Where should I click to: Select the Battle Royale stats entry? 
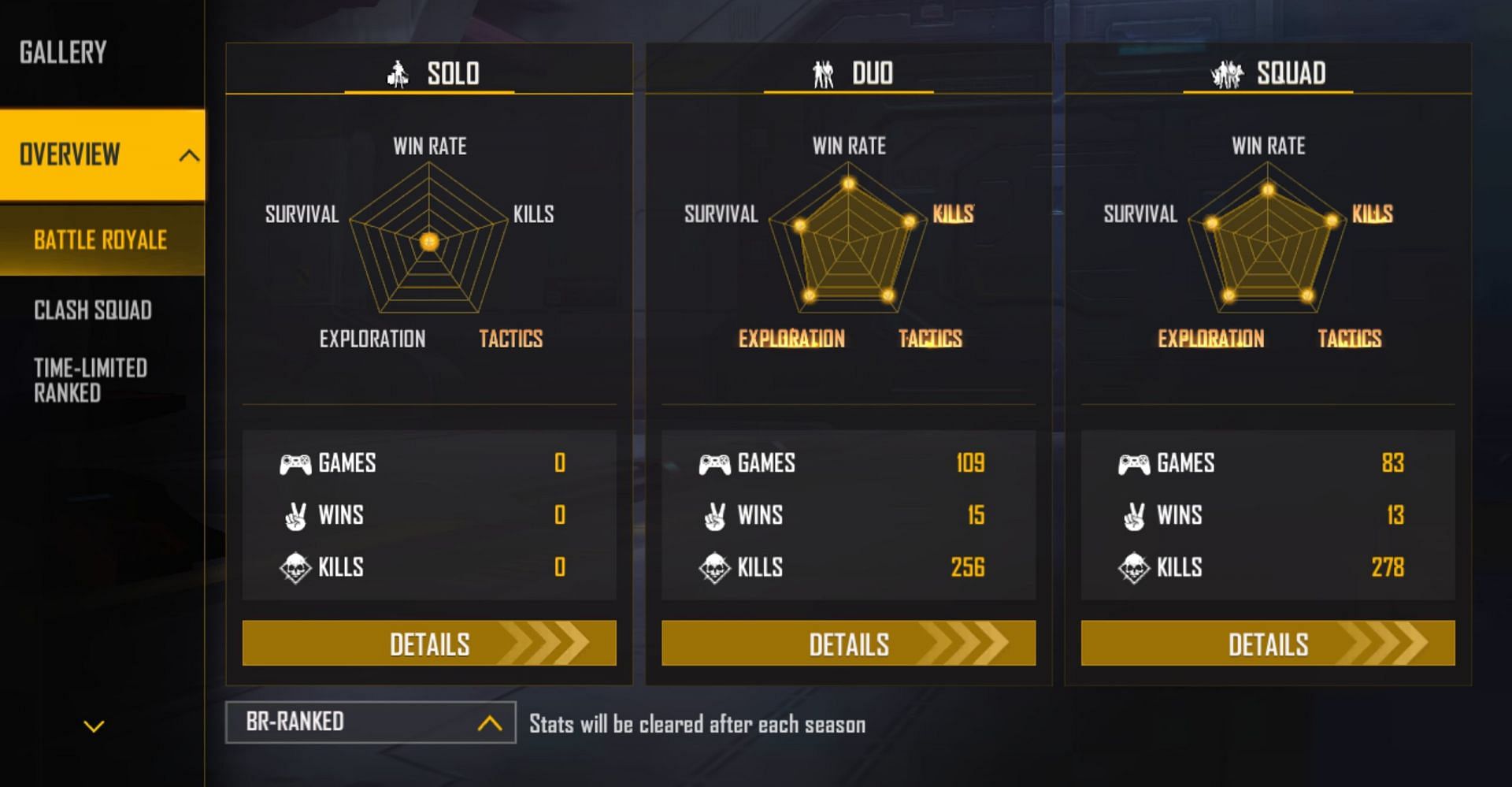[x=101, y=240]
